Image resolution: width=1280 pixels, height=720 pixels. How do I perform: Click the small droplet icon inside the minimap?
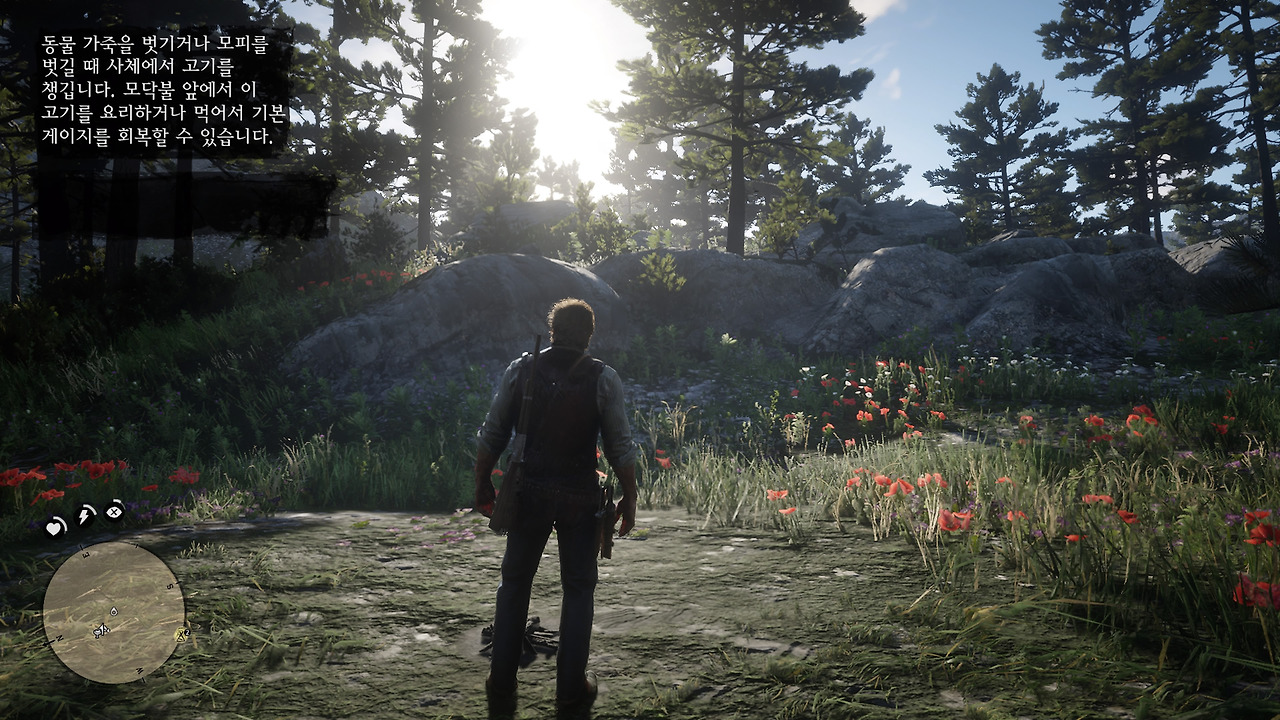click(113, 611)
